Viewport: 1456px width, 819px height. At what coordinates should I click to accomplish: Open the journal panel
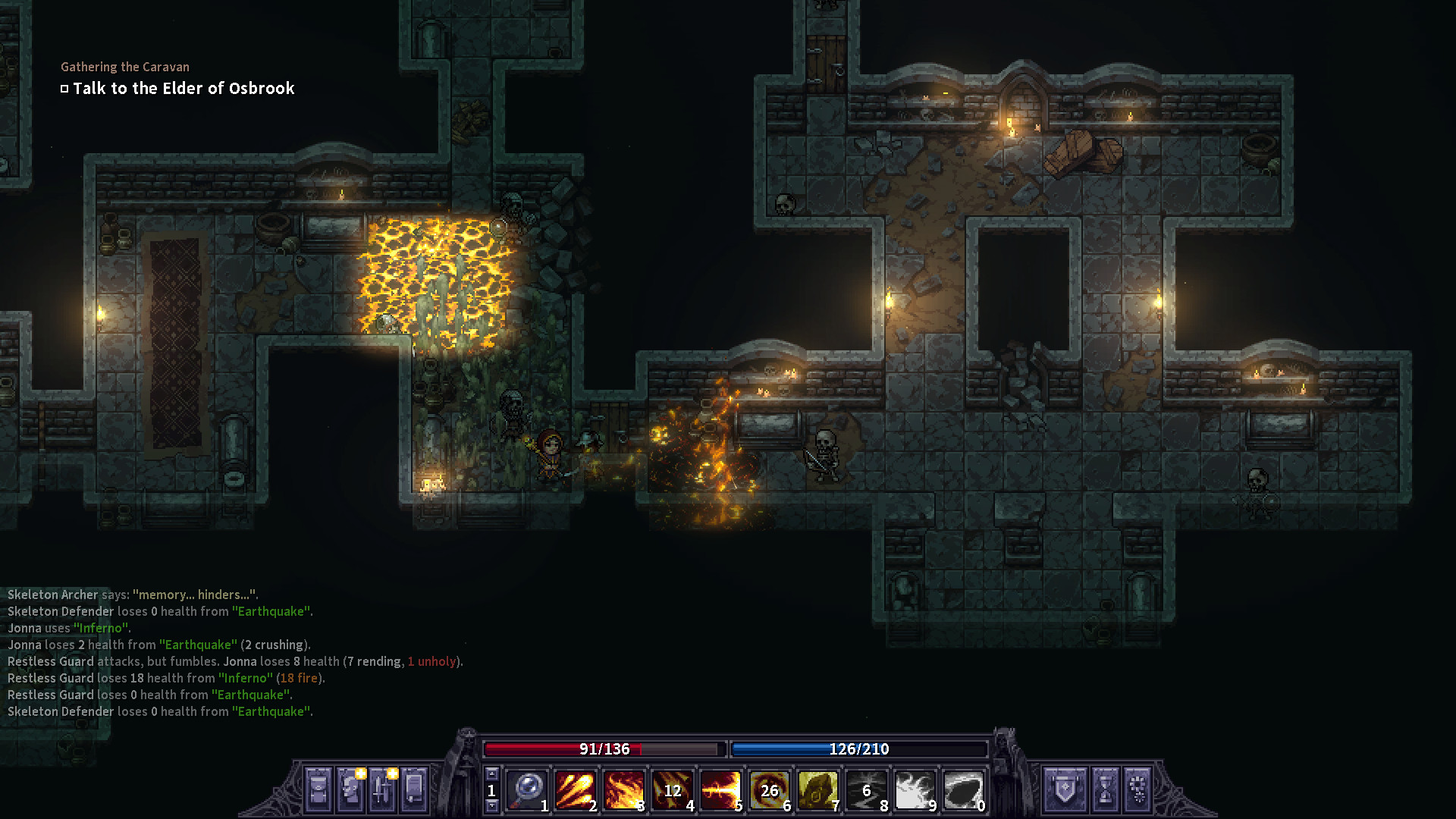coord(416,791)
